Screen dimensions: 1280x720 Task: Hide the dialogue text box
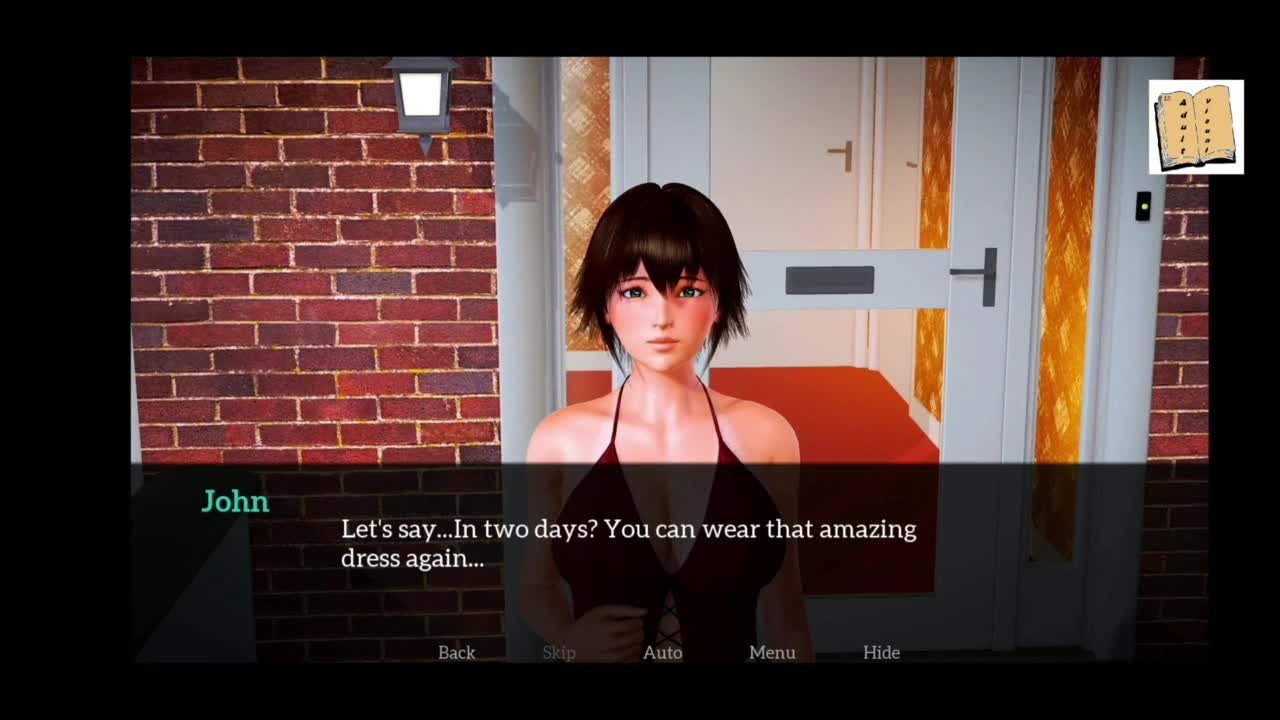click(881, 652)
